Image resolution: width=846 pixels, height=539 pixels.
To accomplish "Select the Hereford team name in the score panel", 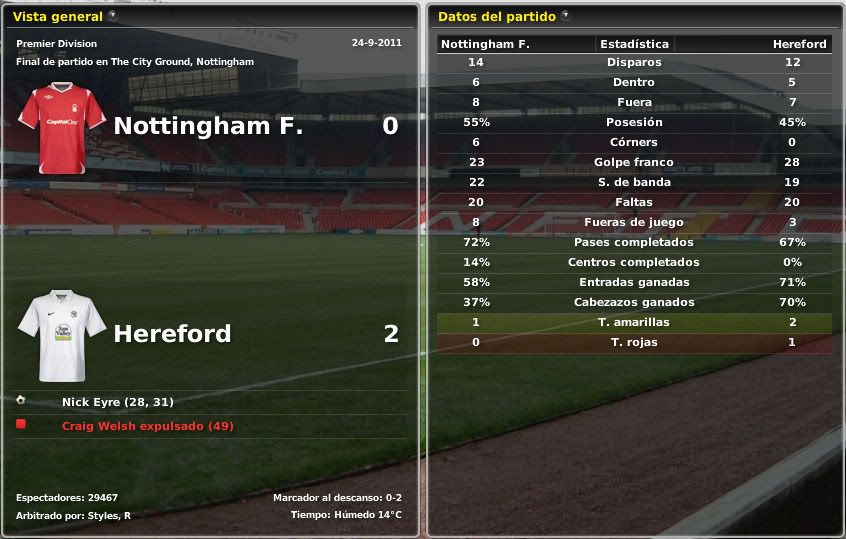I will (x=172, y=334).
